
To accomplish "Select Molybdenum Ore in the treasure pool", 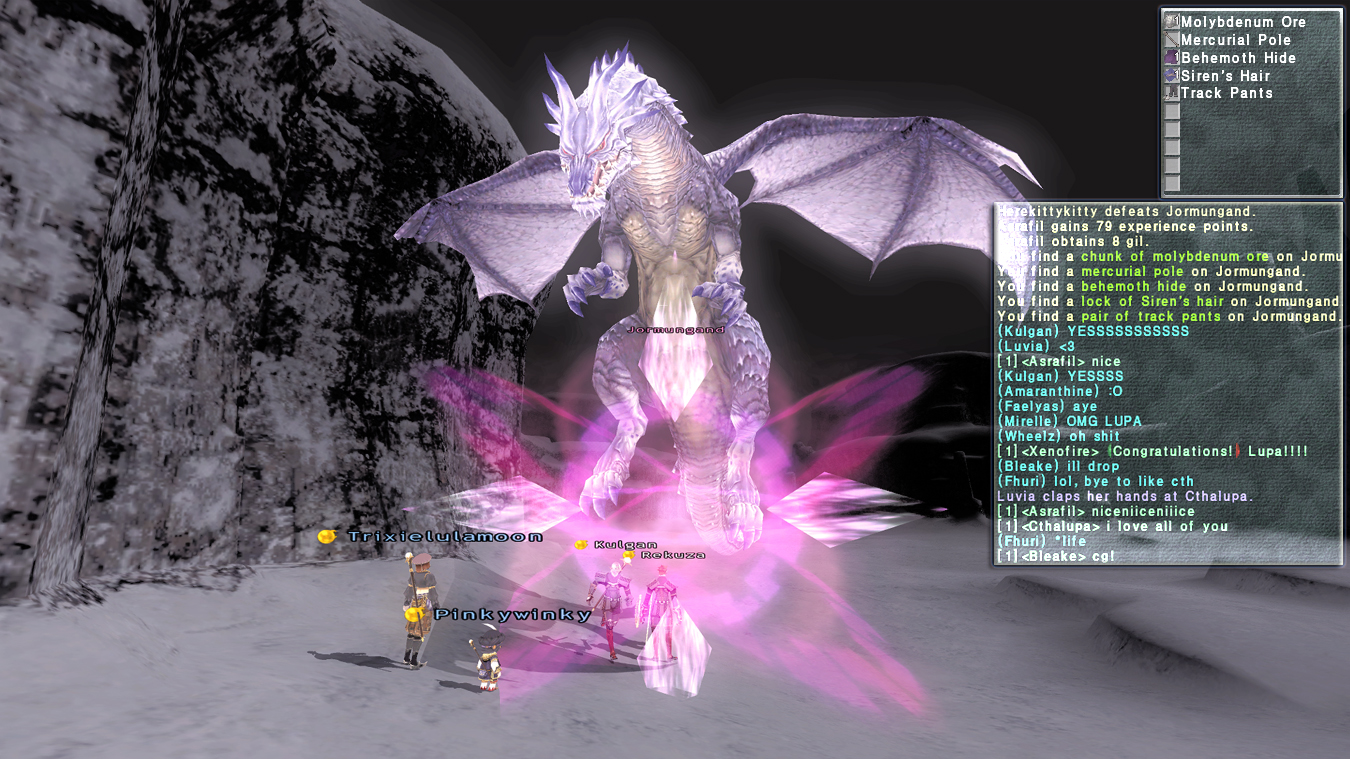I will (x=1242, y=22).
